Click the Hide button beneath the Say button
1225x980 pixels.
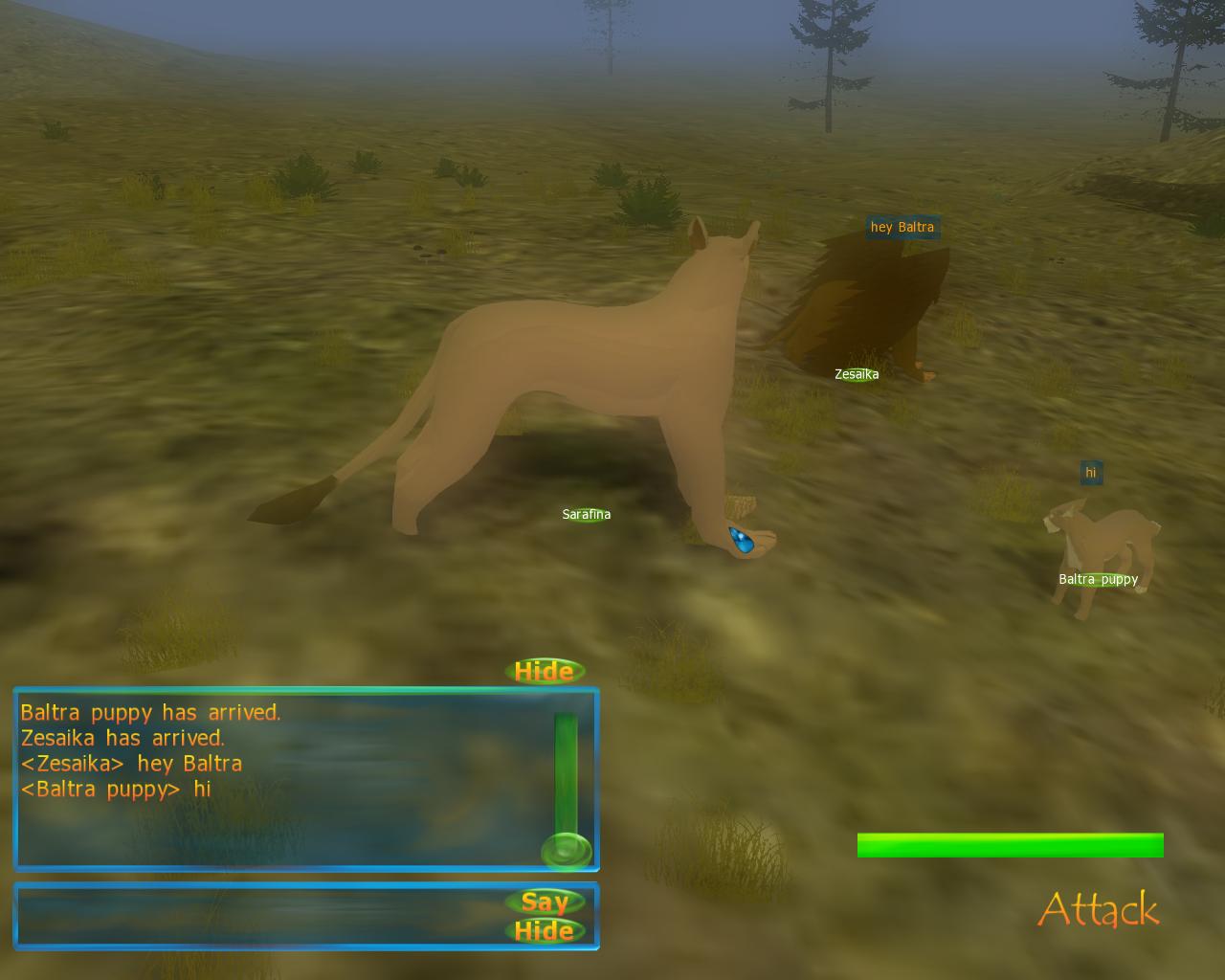pyautogui.click(x=545, y=931)
